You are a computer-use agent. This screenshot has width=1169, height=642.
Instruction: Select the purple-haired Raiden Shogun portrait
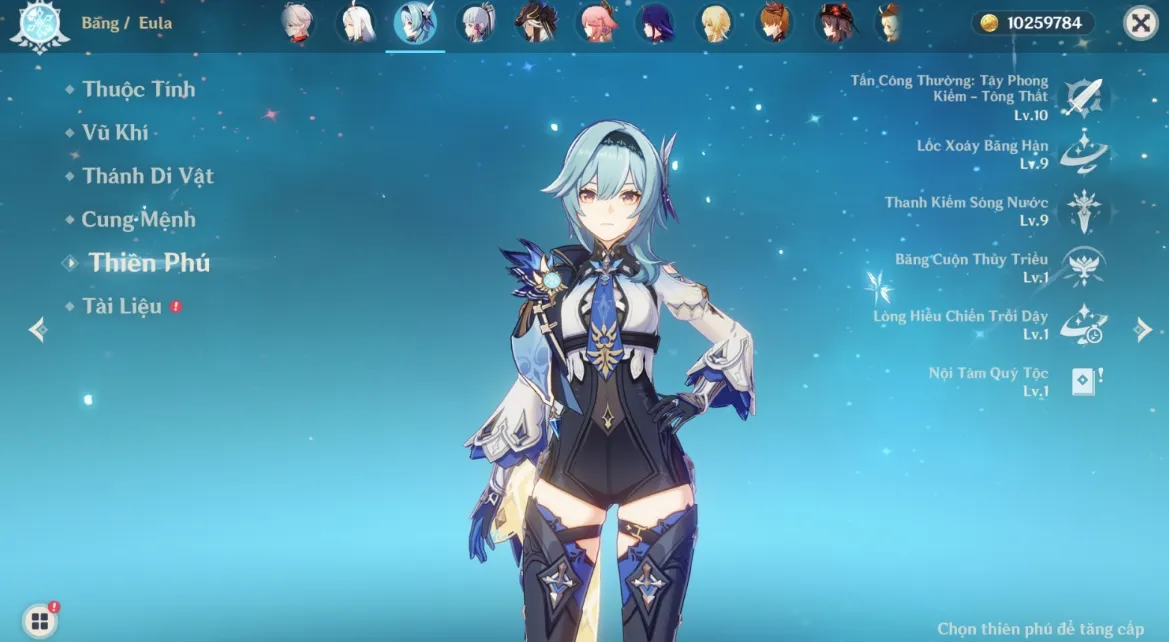click(x=656, y=23)
